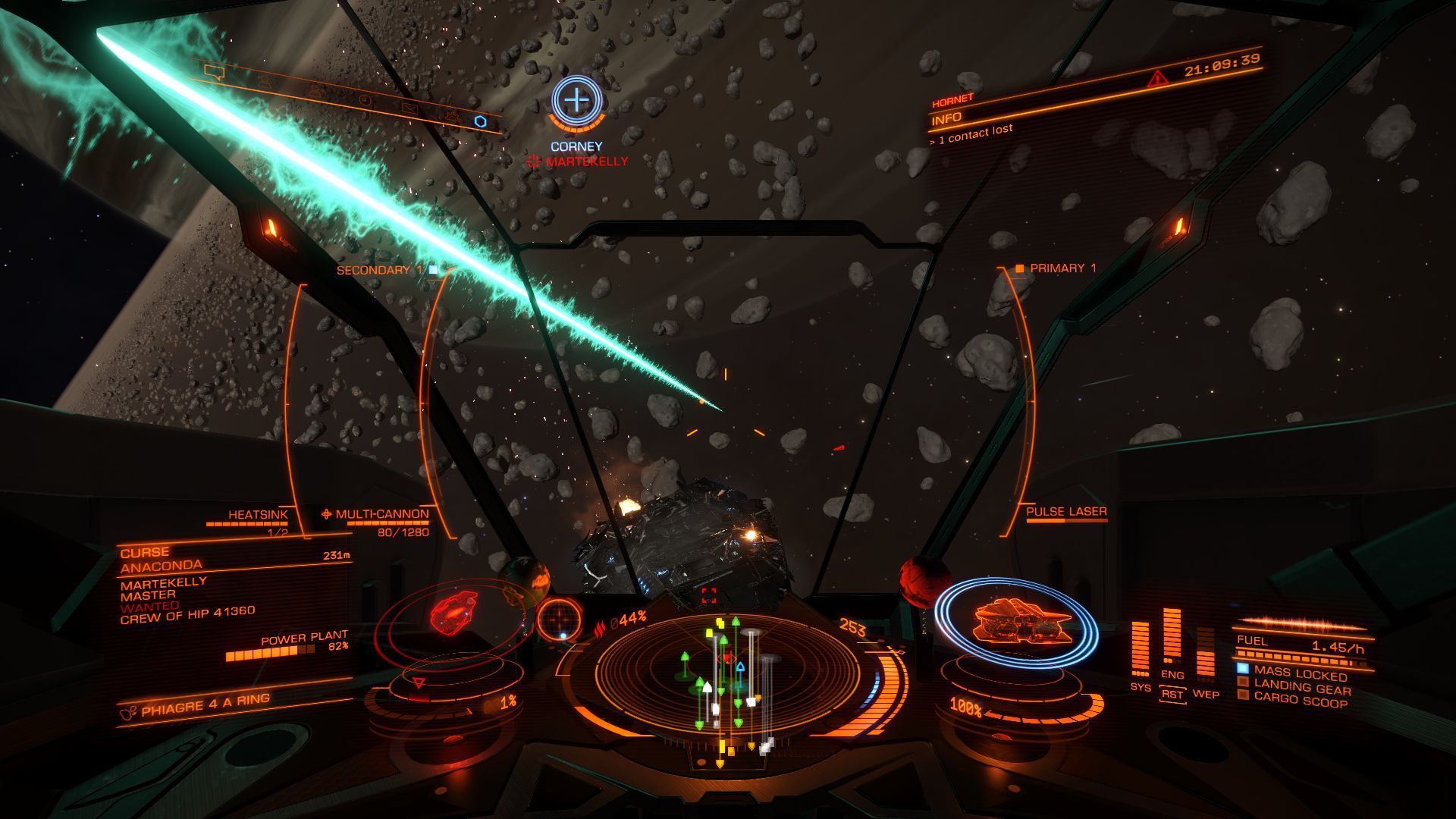This screenshot has height=819, width=1456.
Task: Open the chat speech bubble tab
Action: click(x=215, y=72)
